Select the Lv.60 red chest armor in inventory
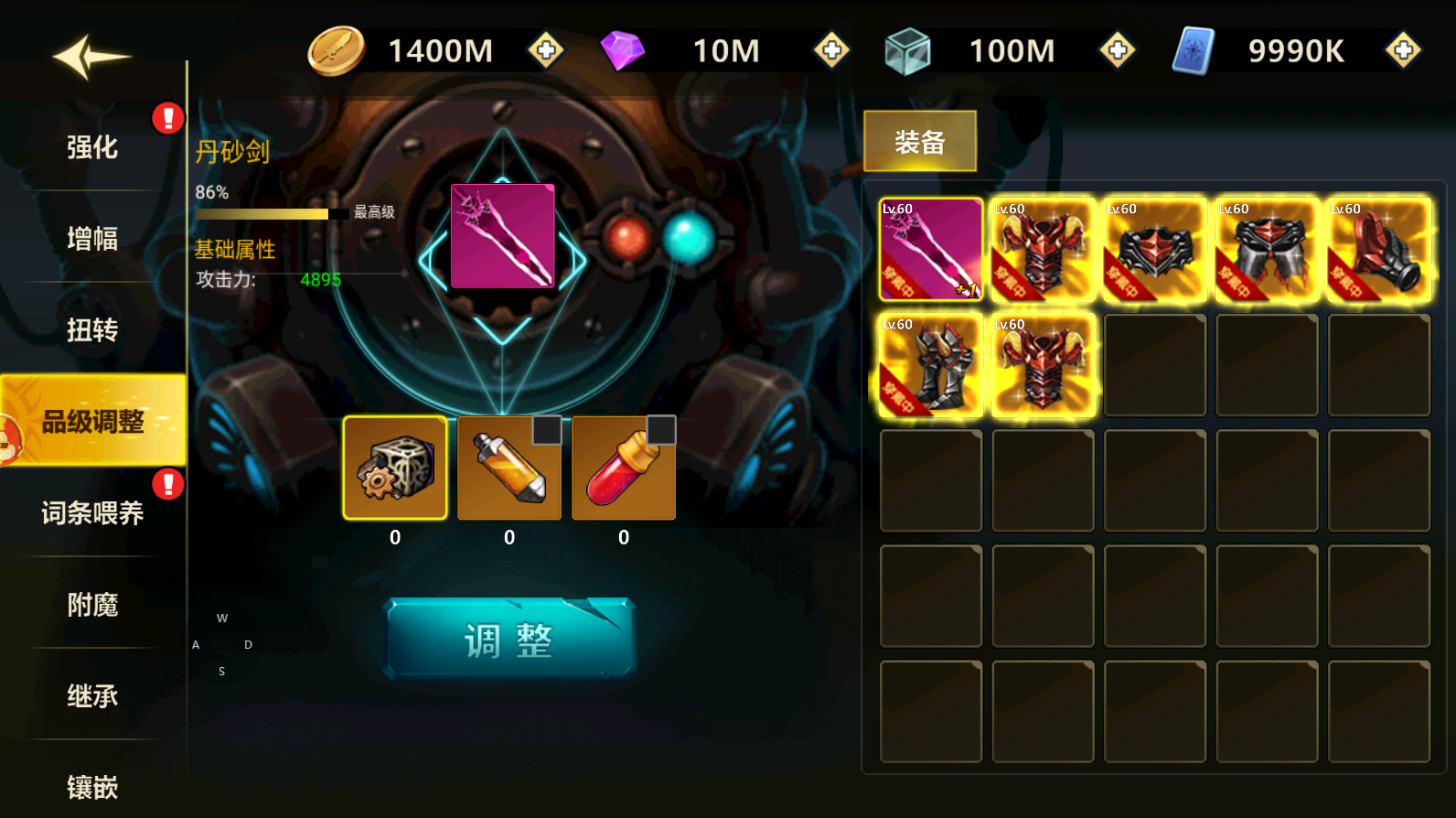 tap(1043, 249)
